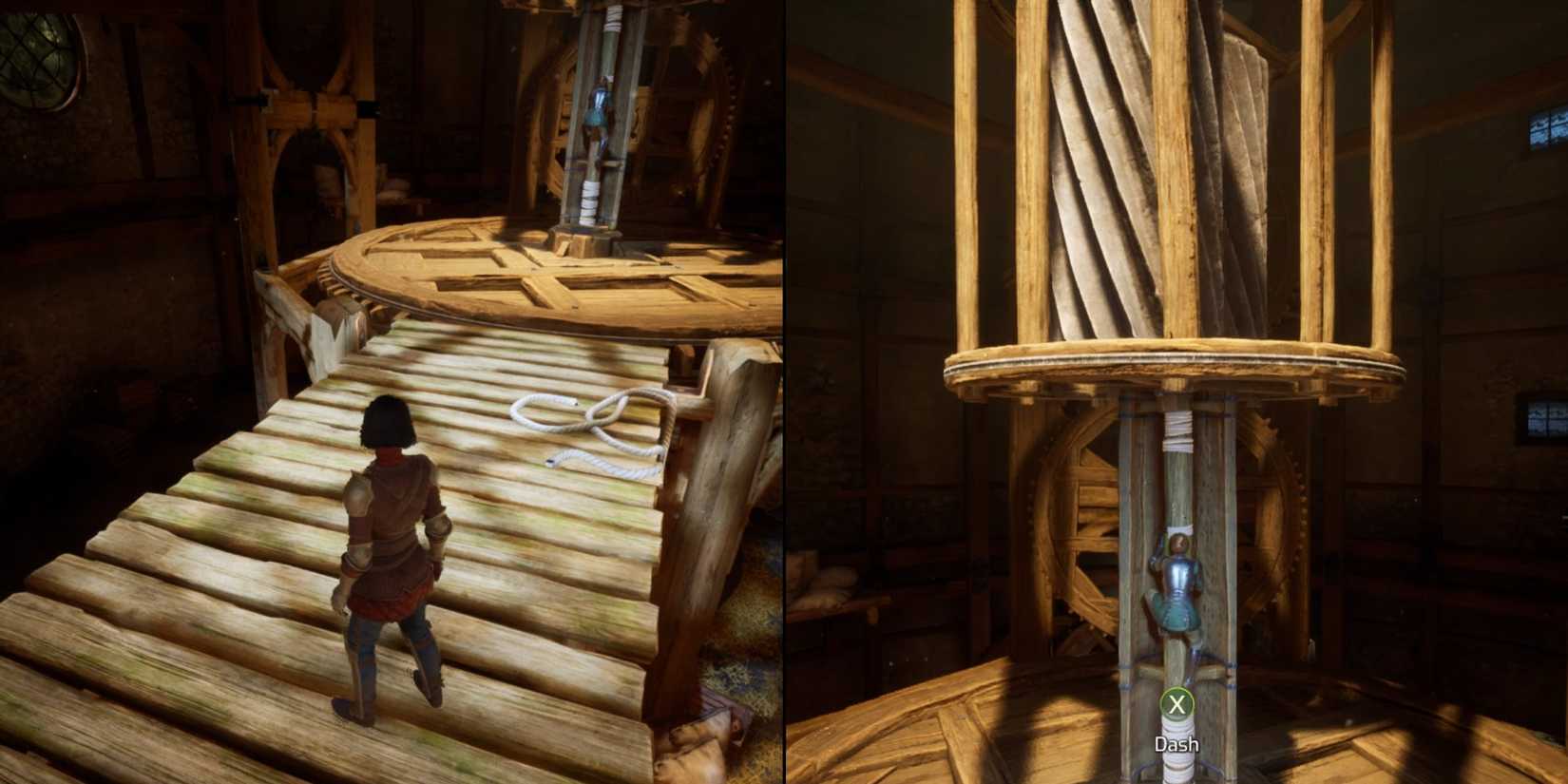Click the Dash text label

click(x=1176, y=745)
